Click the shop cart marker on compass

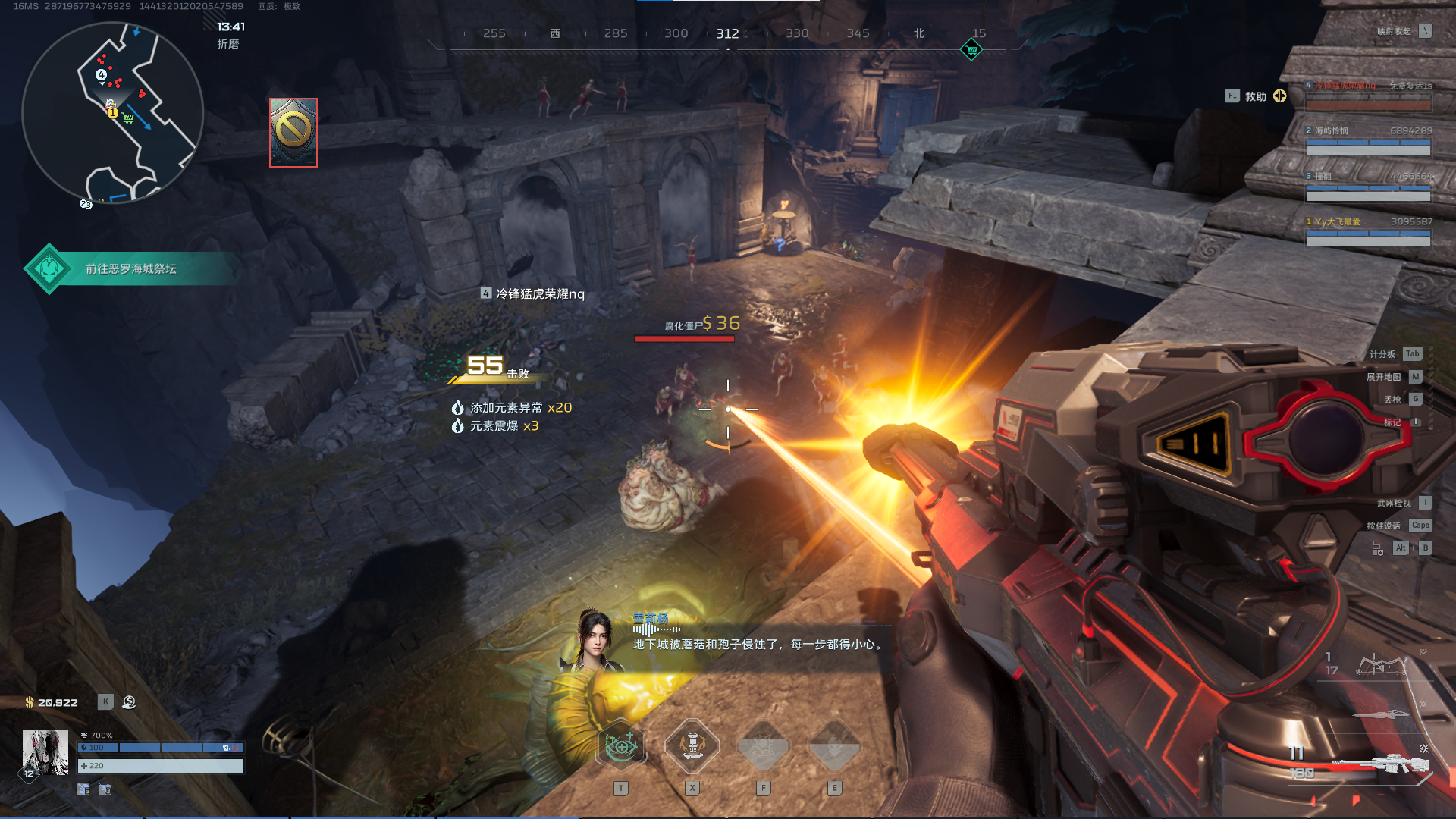click(x=971, y=50)
